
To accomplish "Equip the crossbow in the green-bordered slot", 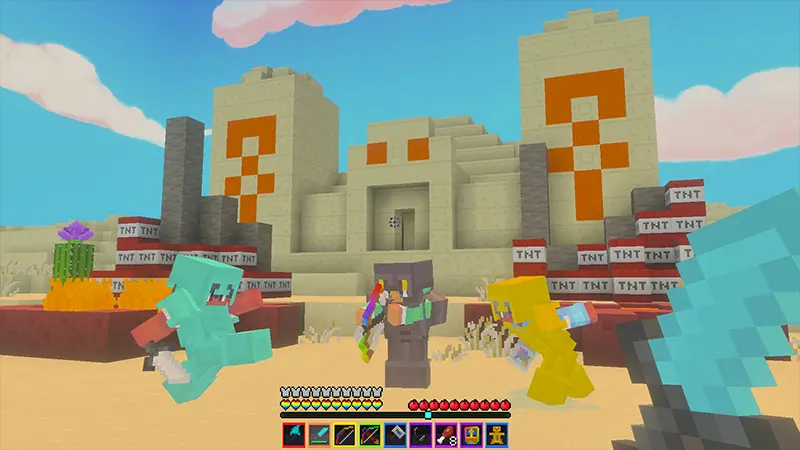I will pos(369,434).
